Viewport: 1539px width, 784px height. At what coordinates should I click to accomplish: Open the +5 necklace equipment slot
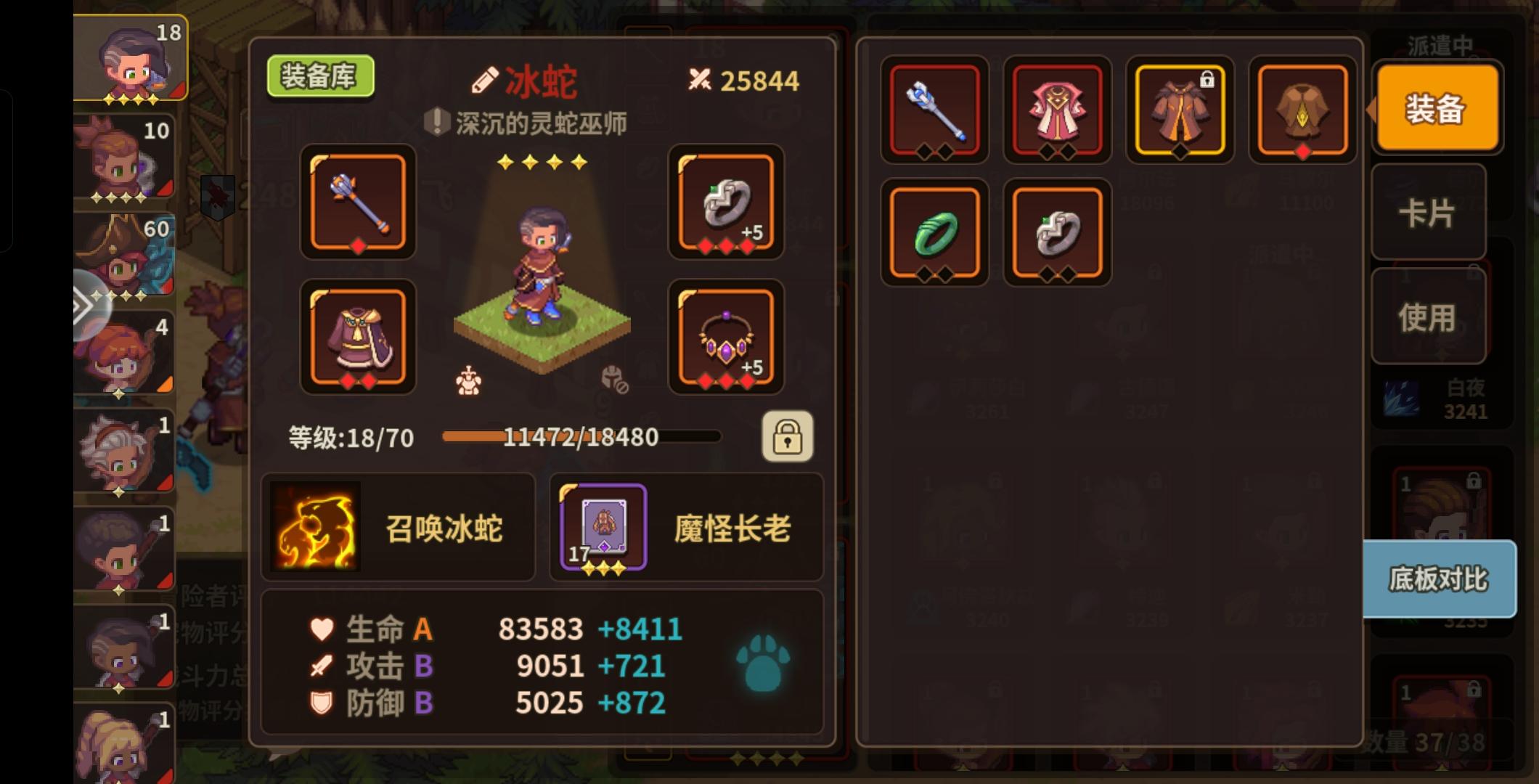coord(725,338)
